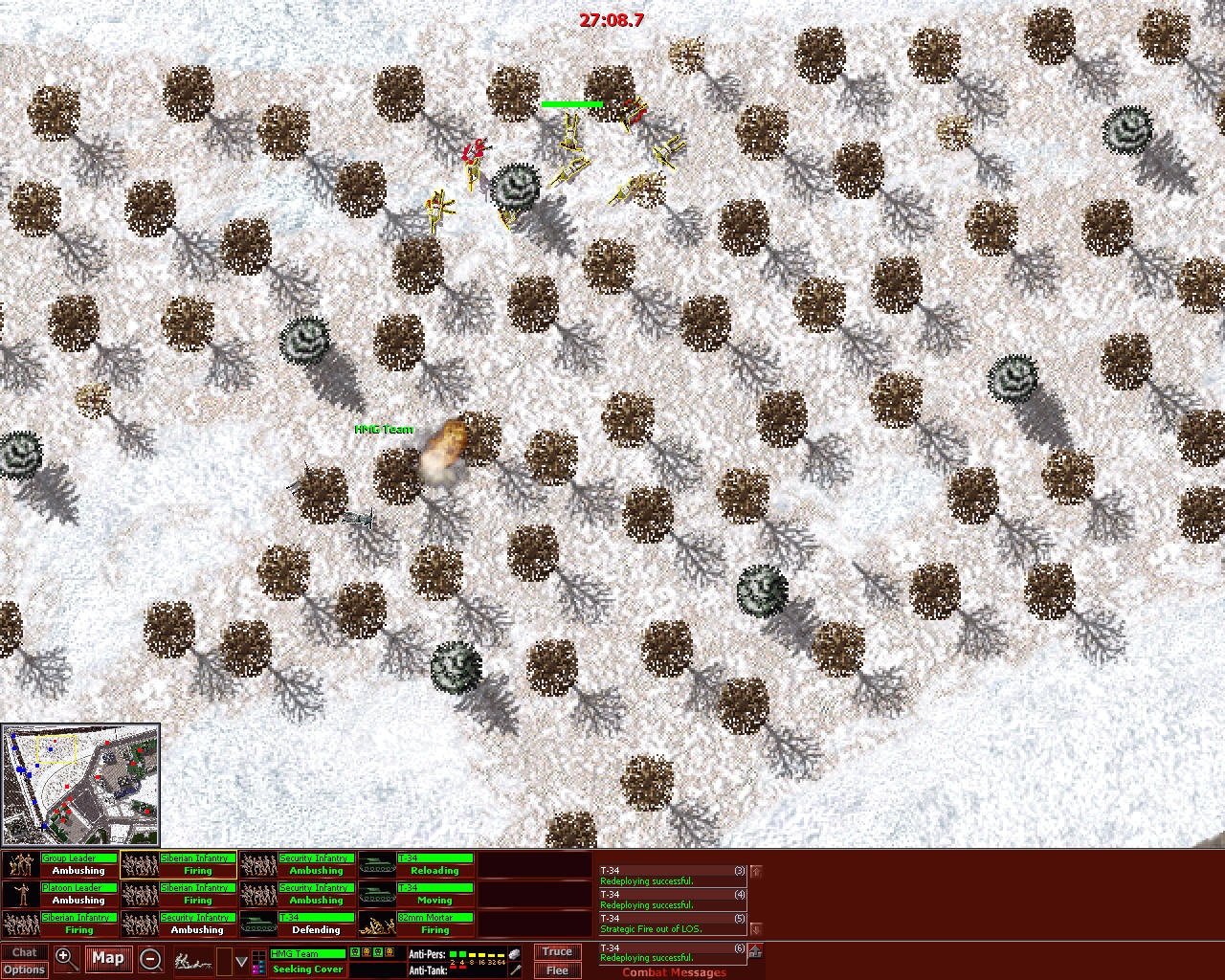This screenshot has width=1225, height=980.
Task: Toggle the second green soldier face icon
Action: click(x=377, y=953)
